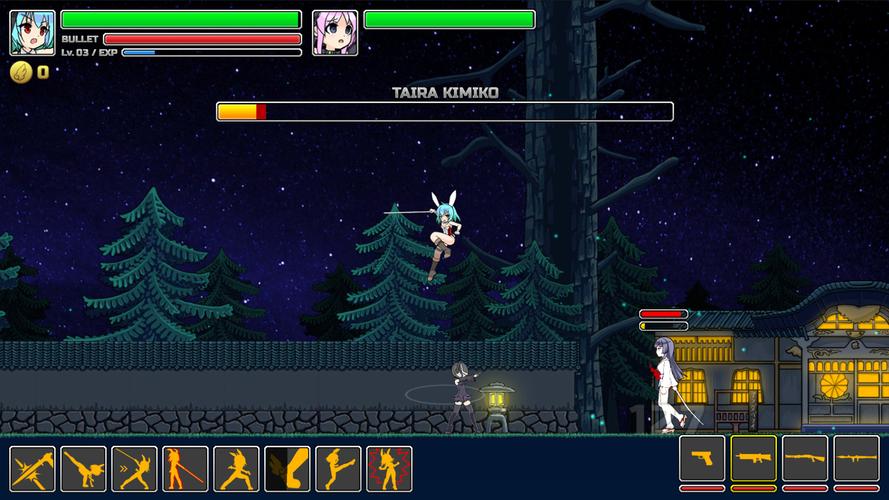Click the darkened winged boot skill
This screenshot has width=889, height=500.
[288, 468]
